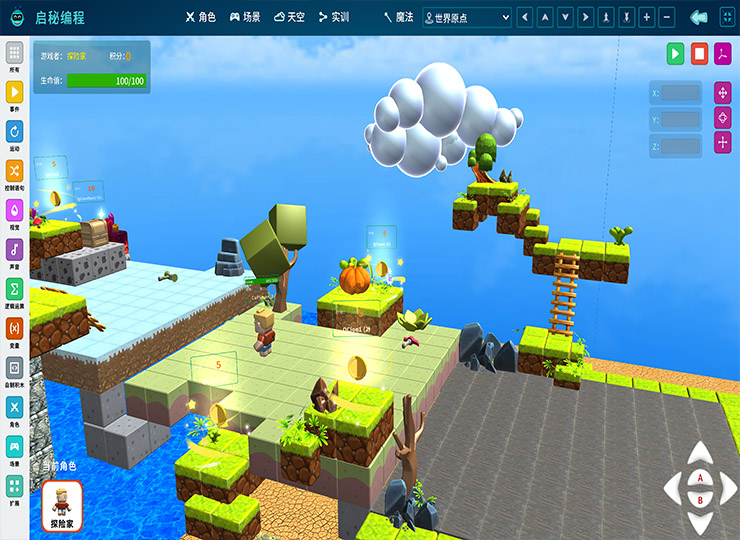Select the 探险家 character thumbnail
The width and height of the screenshot is (740, 540).
pyautogui.click(x=63, y=505)
